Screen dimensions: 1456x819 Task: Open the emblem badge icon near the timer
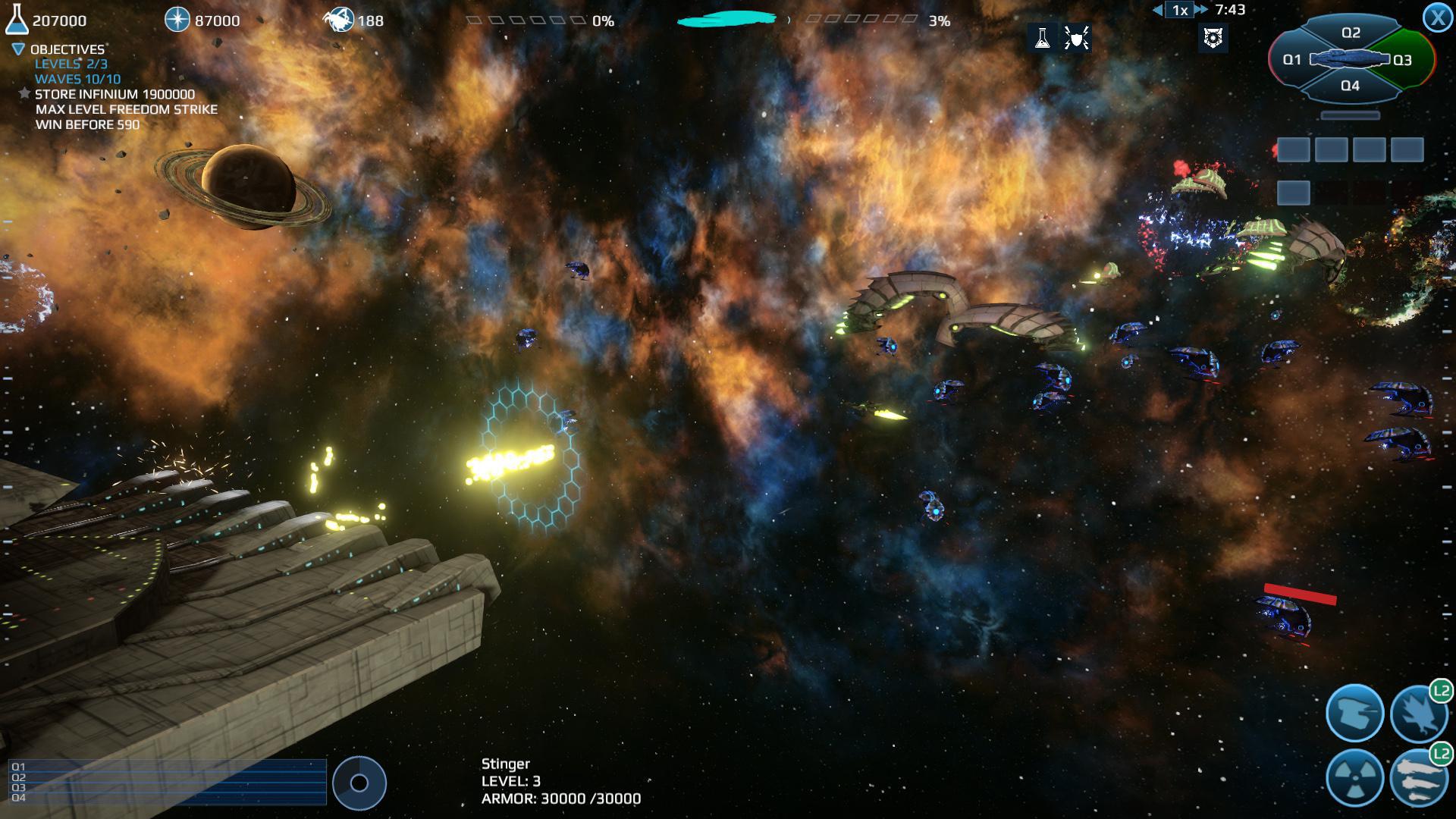click(x=1215, y=38)
